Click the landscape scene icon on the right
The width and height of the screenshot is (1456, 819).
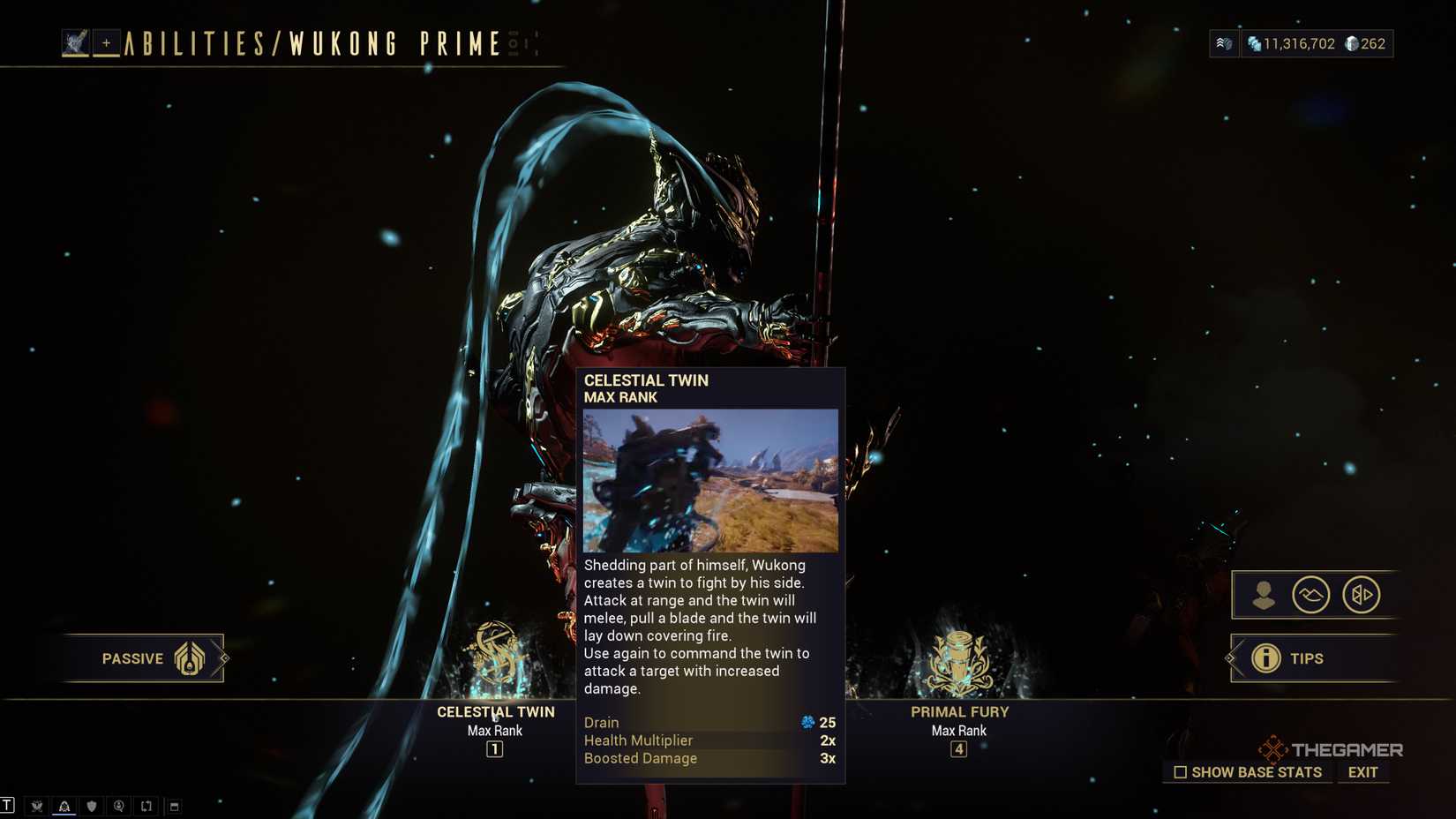pos(1312,594)
